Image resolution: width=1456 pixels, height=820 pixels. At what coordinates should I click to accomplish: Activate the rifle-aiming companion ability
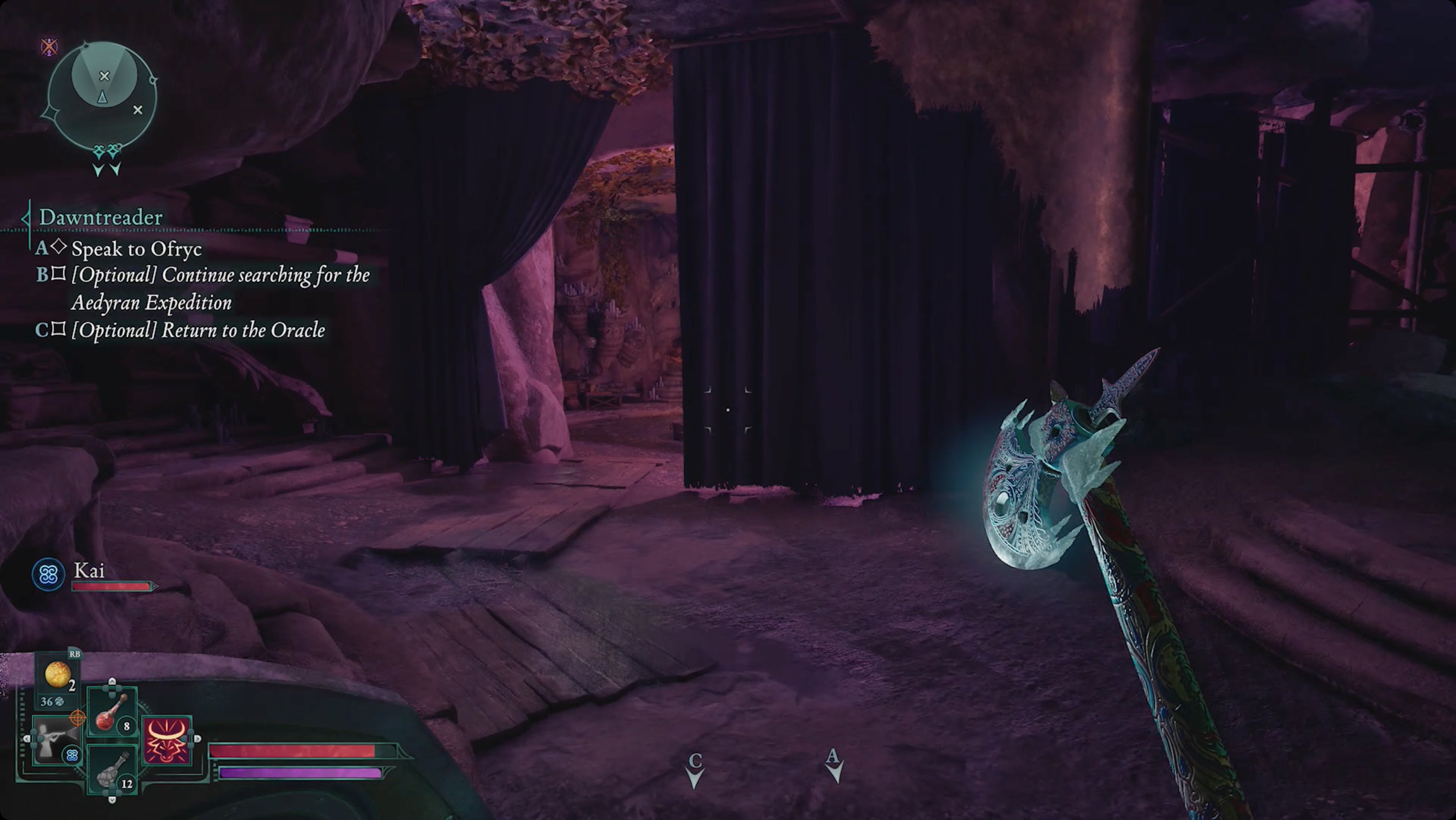[x=57, y=740]
